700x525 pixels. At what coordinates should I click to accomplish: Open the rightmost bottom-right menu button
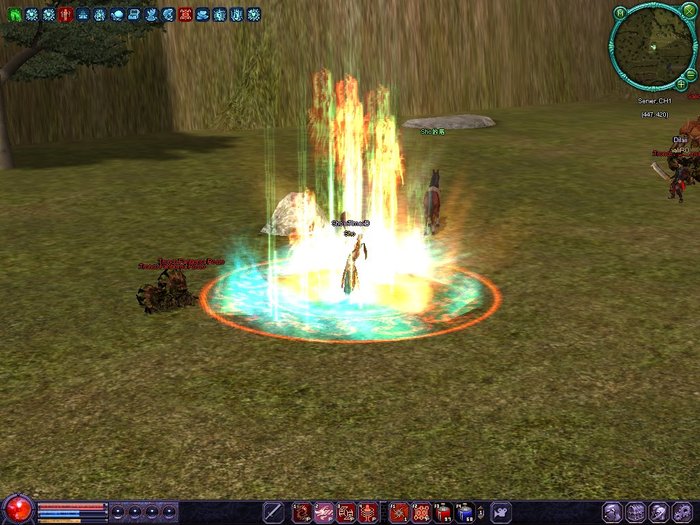point(683,512)
